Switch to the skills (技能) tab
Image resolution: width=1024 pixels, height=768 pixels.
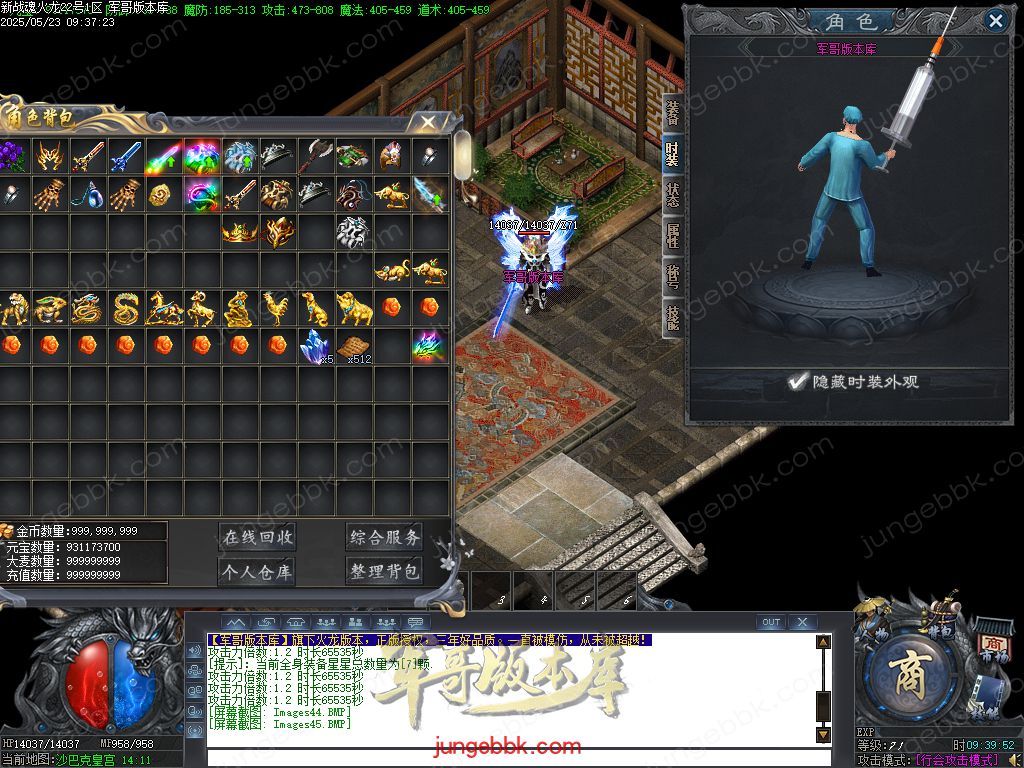tap(673, 318)
